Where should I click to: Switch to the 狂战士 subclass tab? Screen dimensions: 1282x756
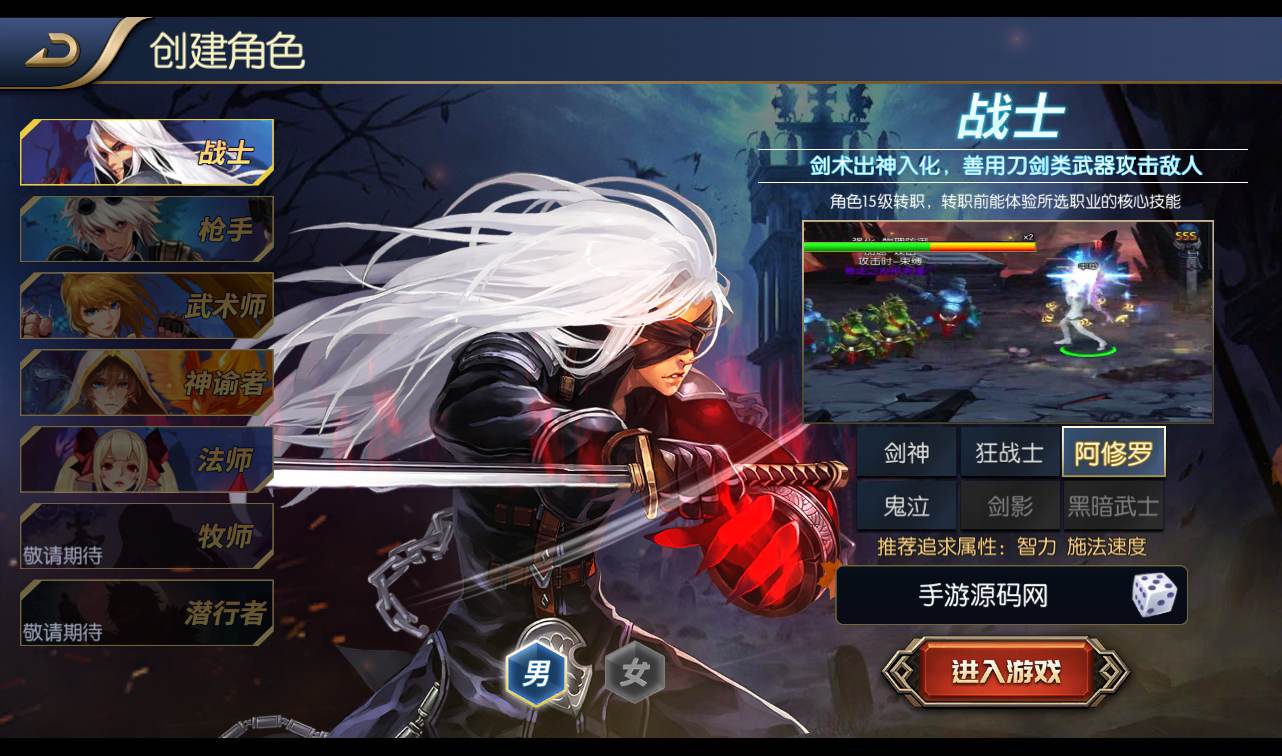[1009, 452]
